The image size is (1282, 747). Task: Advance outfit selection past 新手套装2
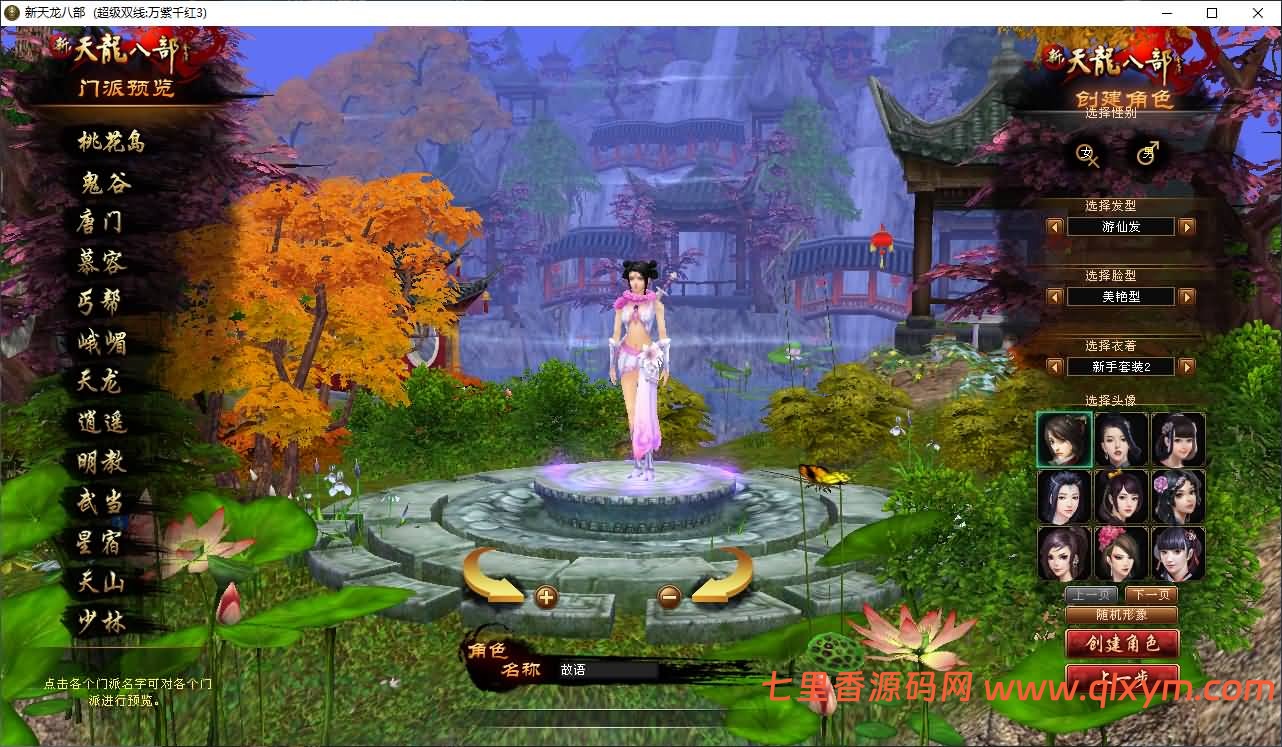(x=1187, y=366)
